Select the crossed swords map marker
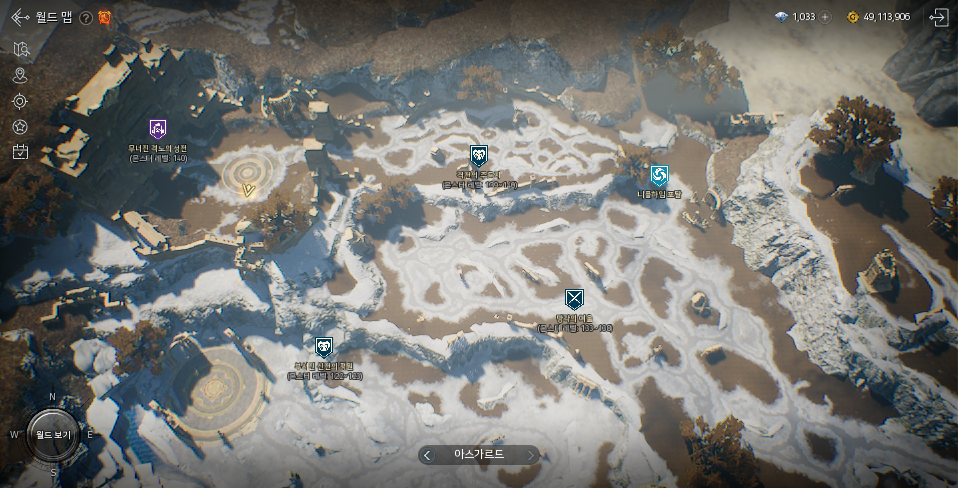The height and width of the screenshot is (488, 958). point(574,299)
